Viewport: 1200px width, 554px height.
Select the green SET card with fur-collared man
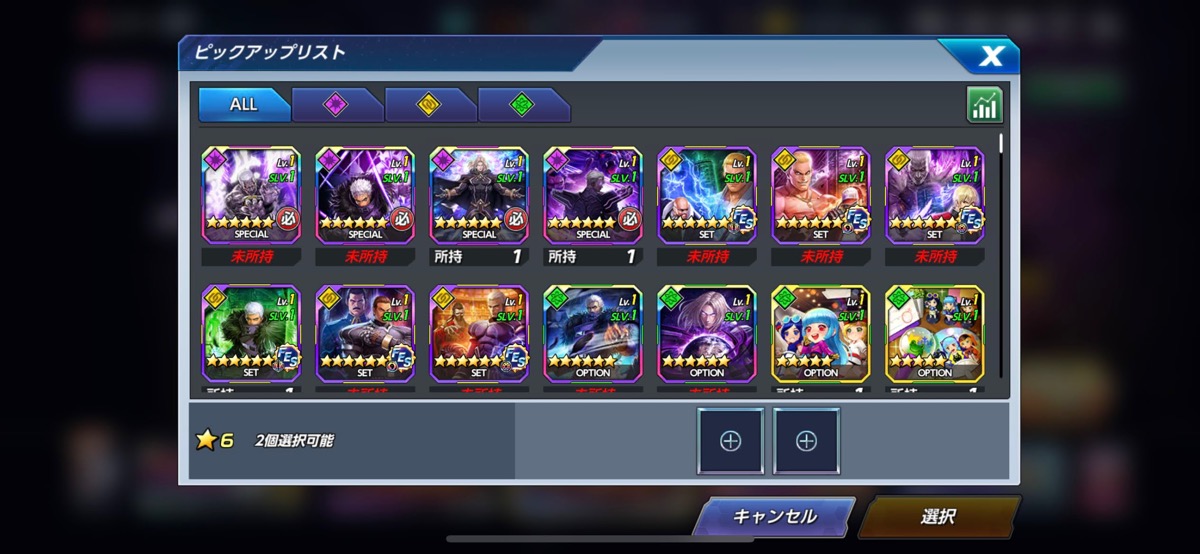(x=251, y=333)
